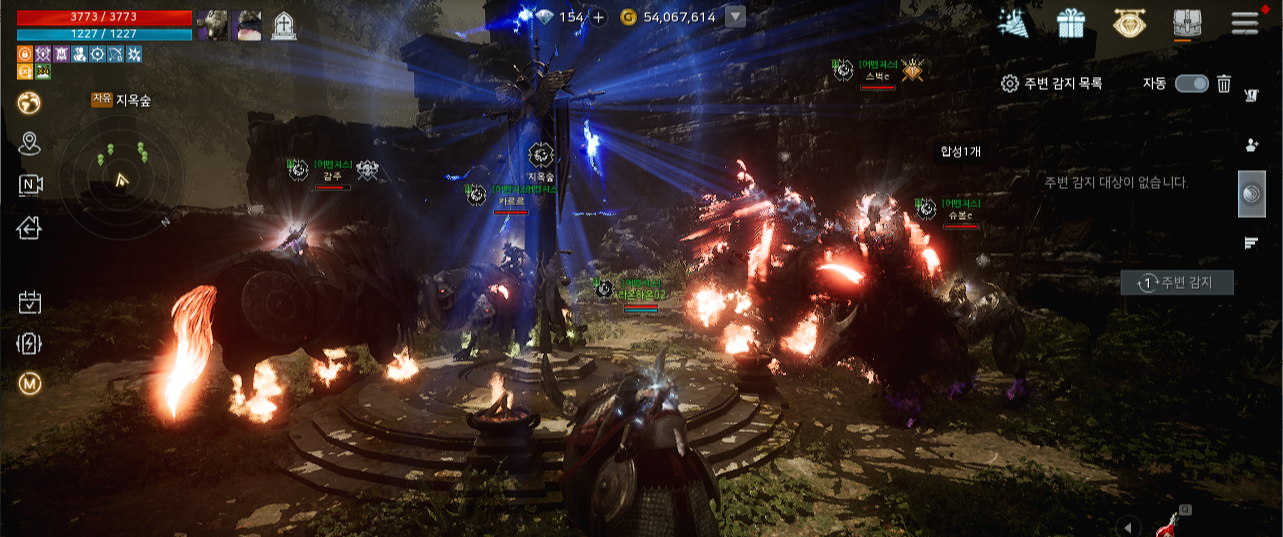Select the highlighted radar detection tab
This screenshot has height=537, width=1283.
coord(1251,195)
